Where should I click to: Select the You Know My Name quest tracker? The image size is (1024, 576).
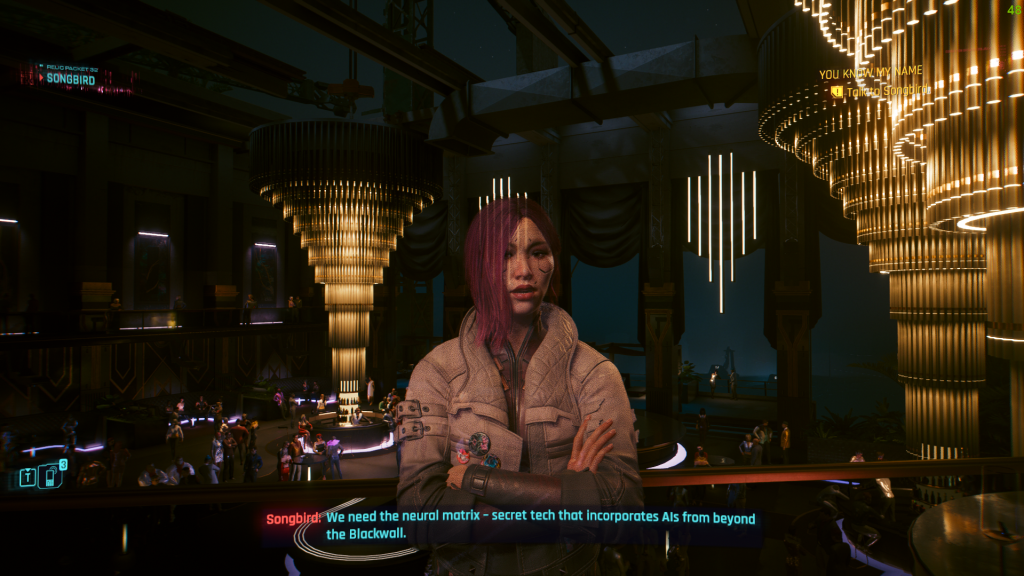pyautogui.click(x=870, y=73)
